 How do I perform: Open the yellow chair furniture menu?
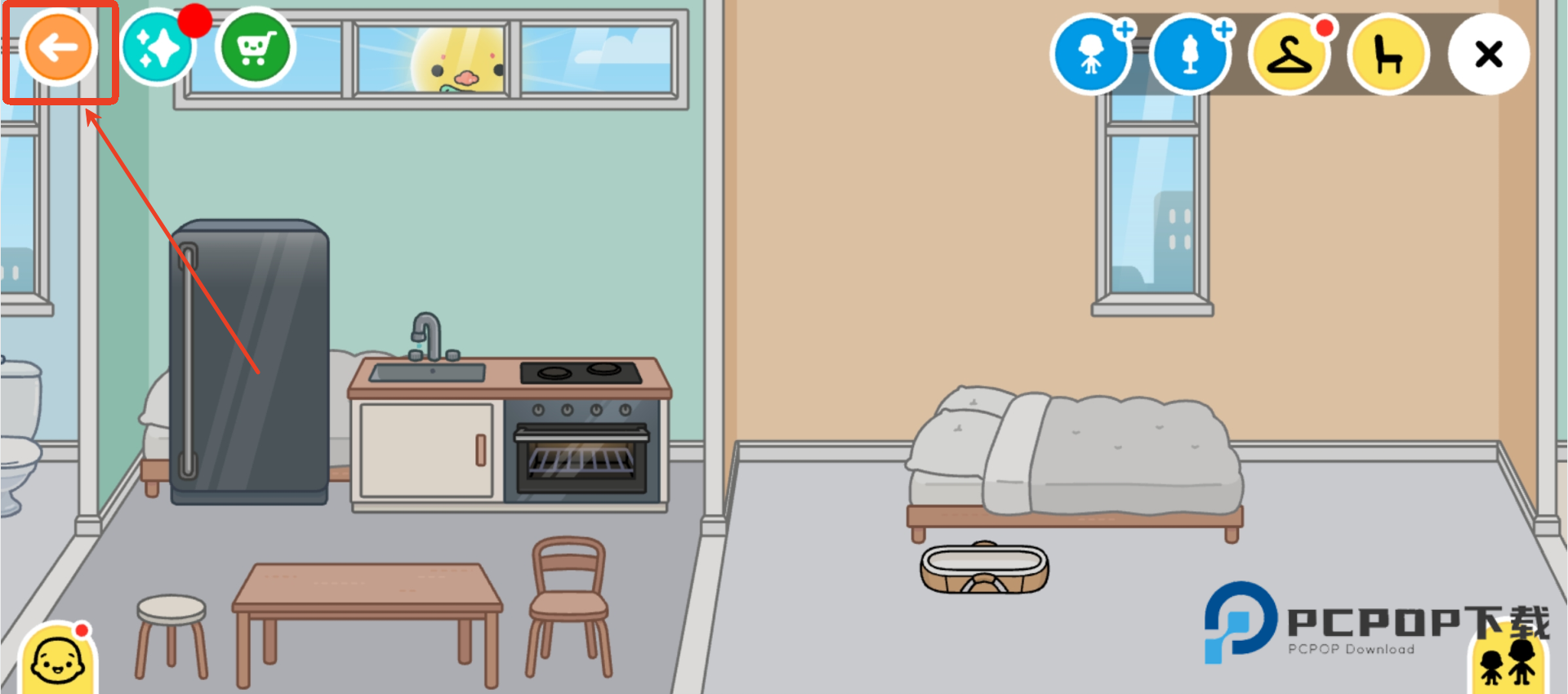[x=1388, y=55]
